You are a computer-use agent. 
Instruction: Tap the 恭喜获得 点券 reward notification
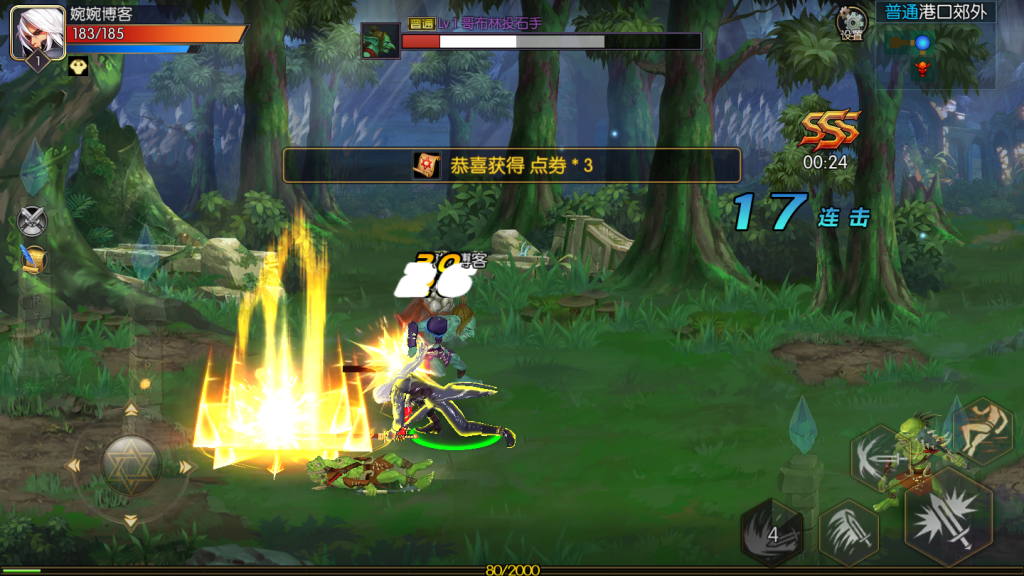[512, 165]
